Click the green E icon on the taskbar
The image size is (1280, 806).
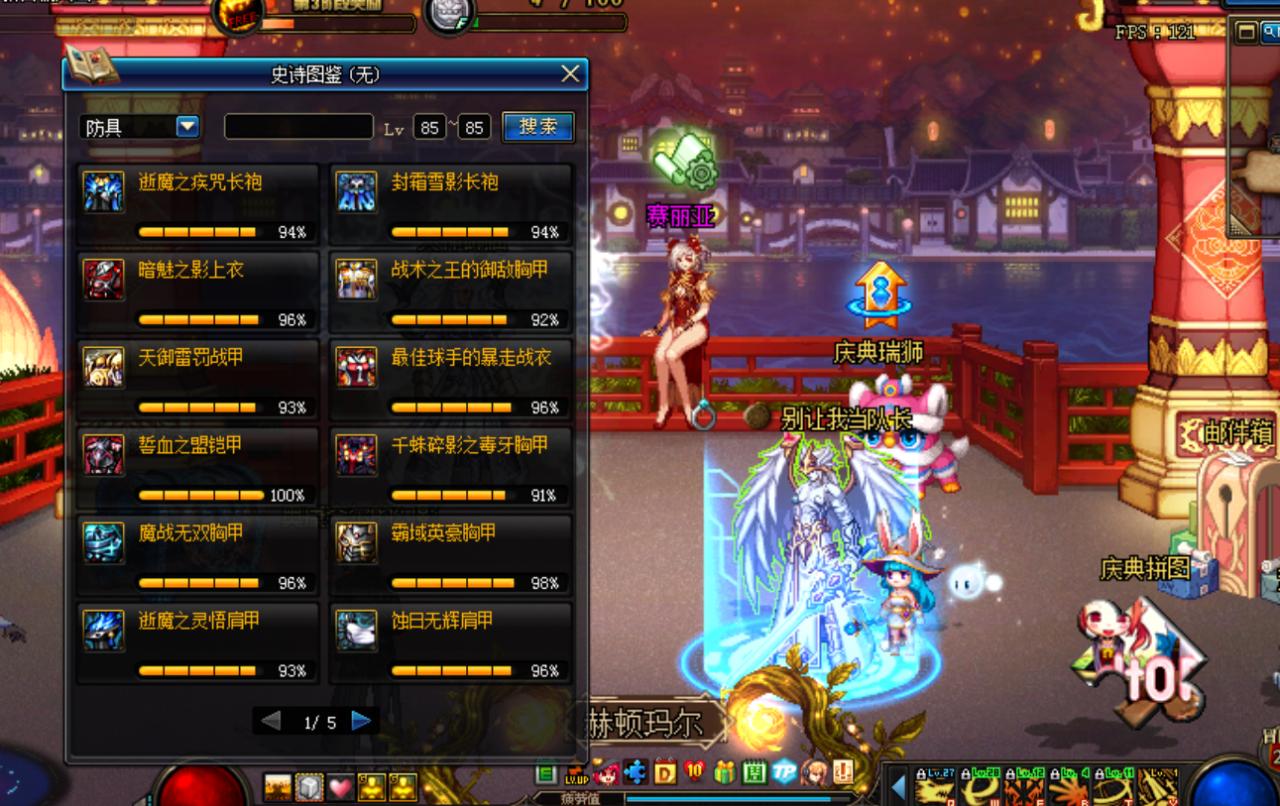point(545,773)
